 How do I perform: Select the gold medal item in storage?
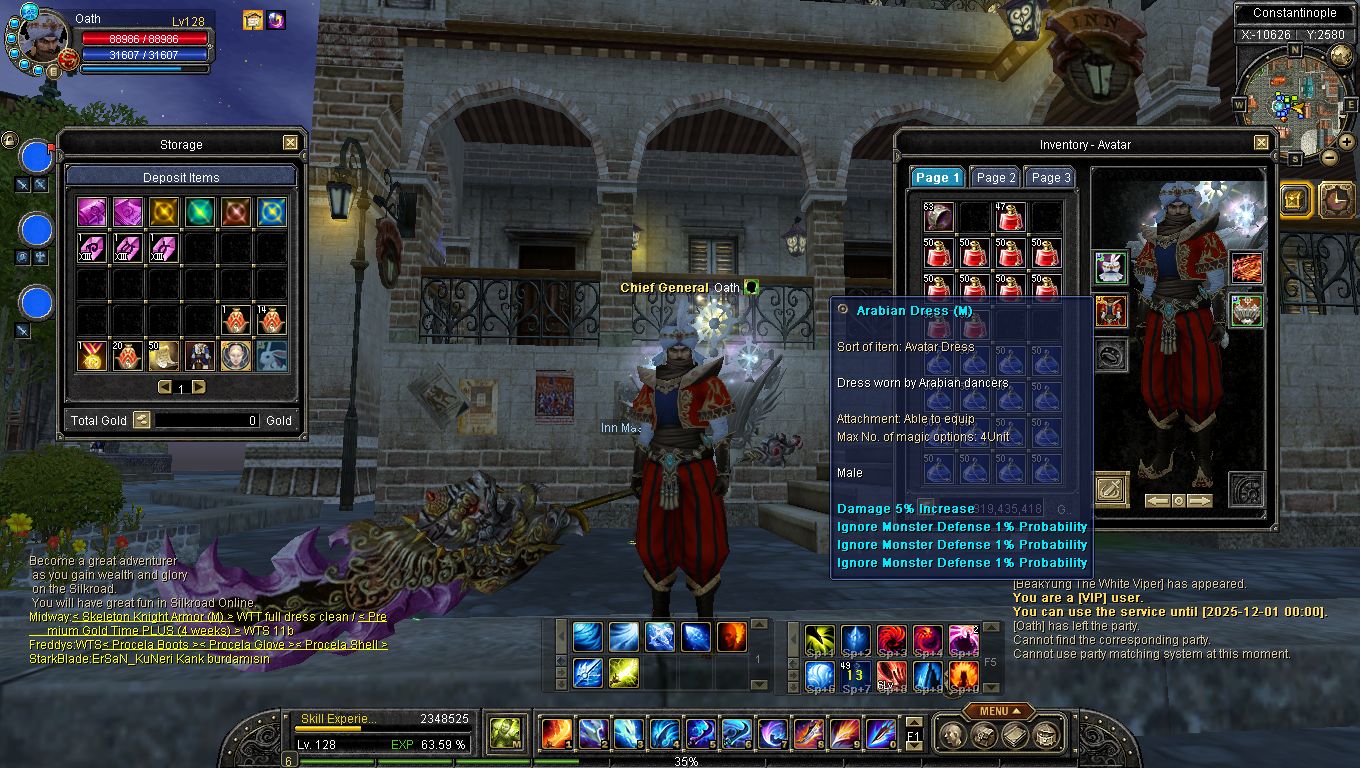pos(92,355)
